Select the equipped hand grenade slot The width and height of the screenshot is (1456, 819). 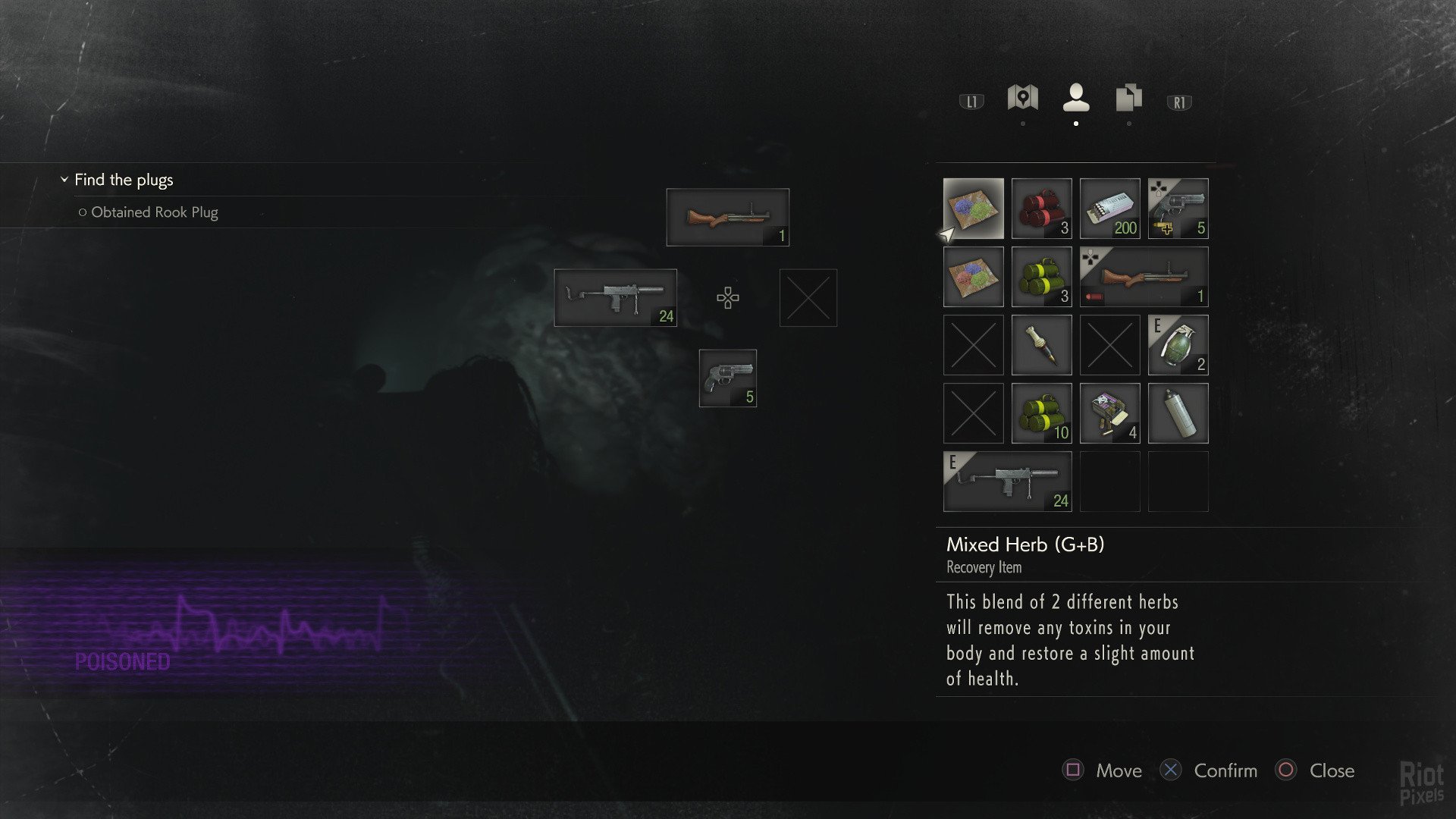1178,345
